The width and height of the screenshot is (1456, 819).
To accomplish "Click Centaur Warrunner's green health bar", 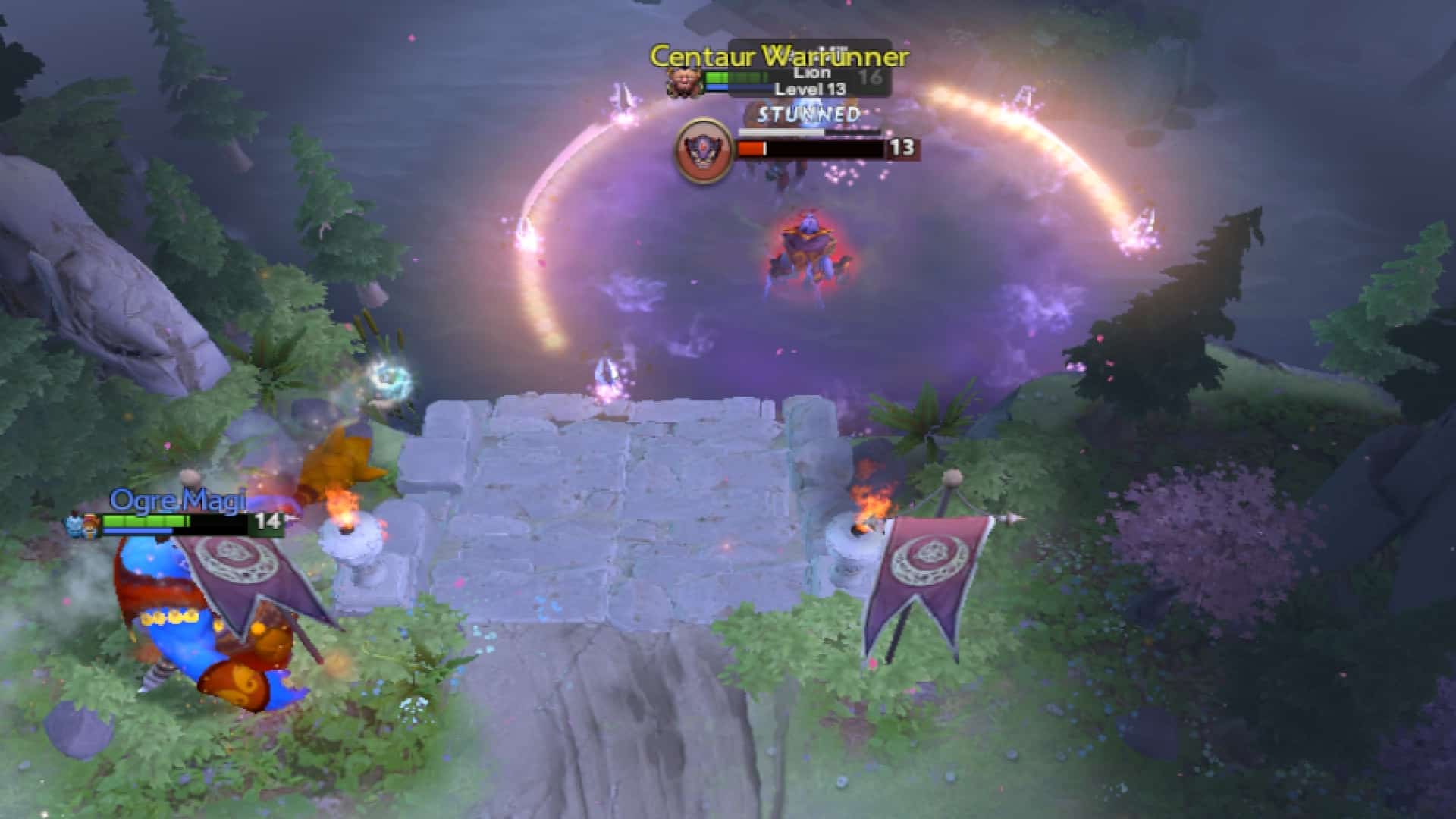I will (733, 76).
